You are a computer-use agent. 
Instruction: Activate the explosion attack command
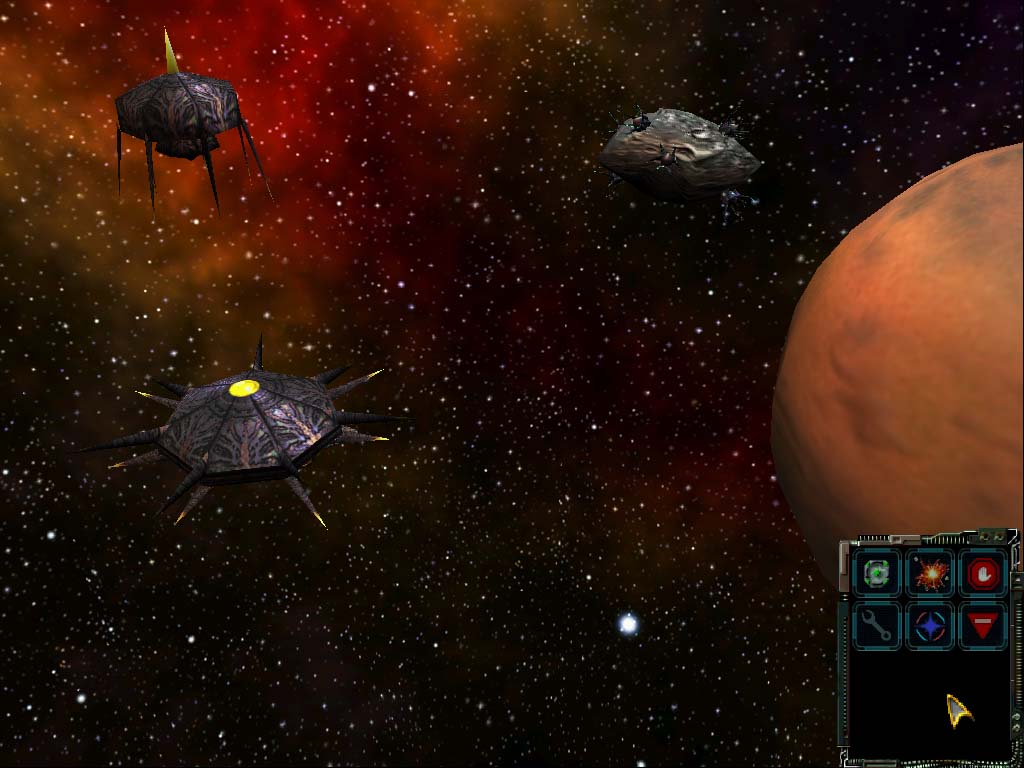[x=931, y=574]
